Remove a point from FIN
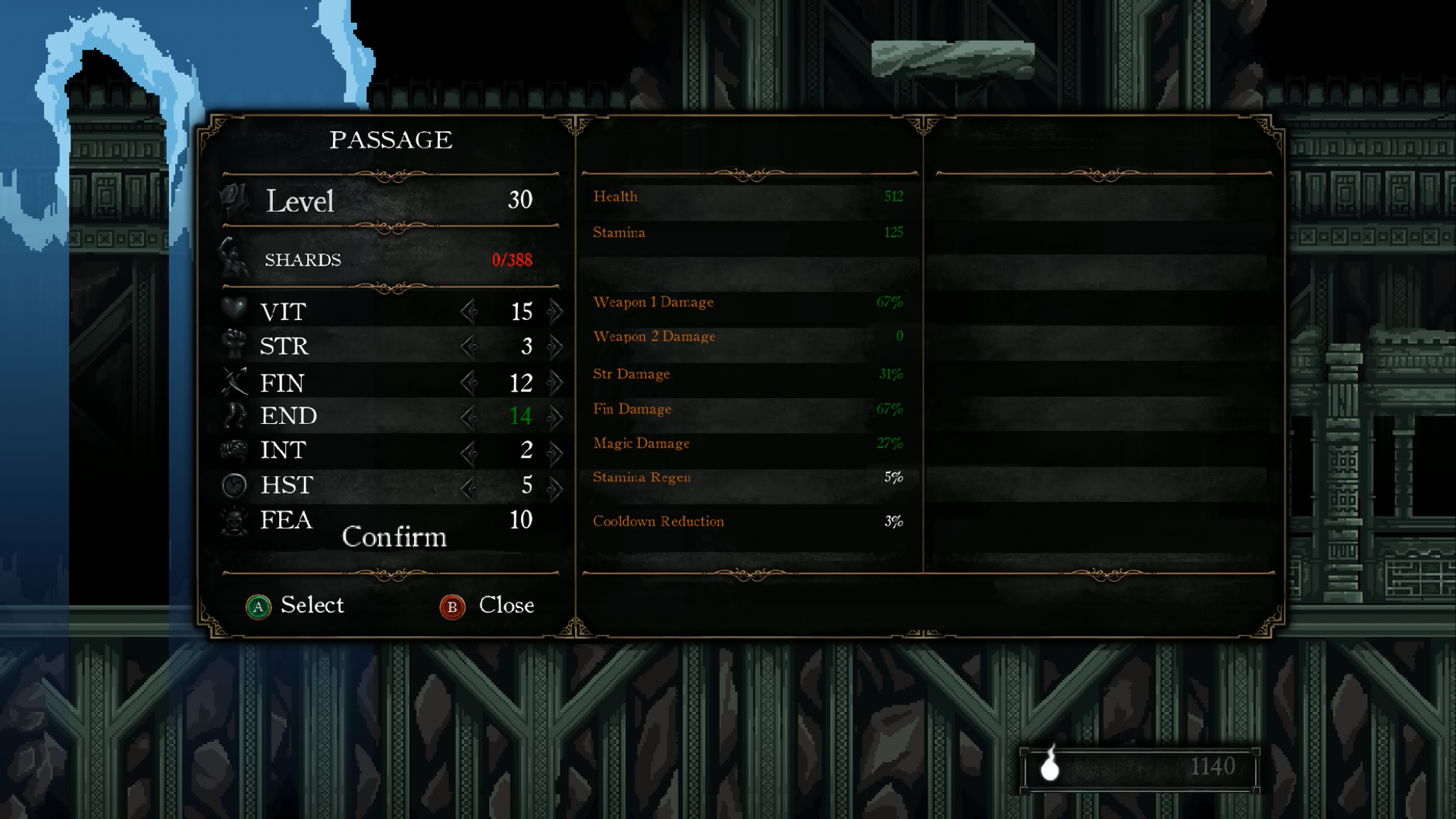The image size is (1456, 819). coord(468,382)
